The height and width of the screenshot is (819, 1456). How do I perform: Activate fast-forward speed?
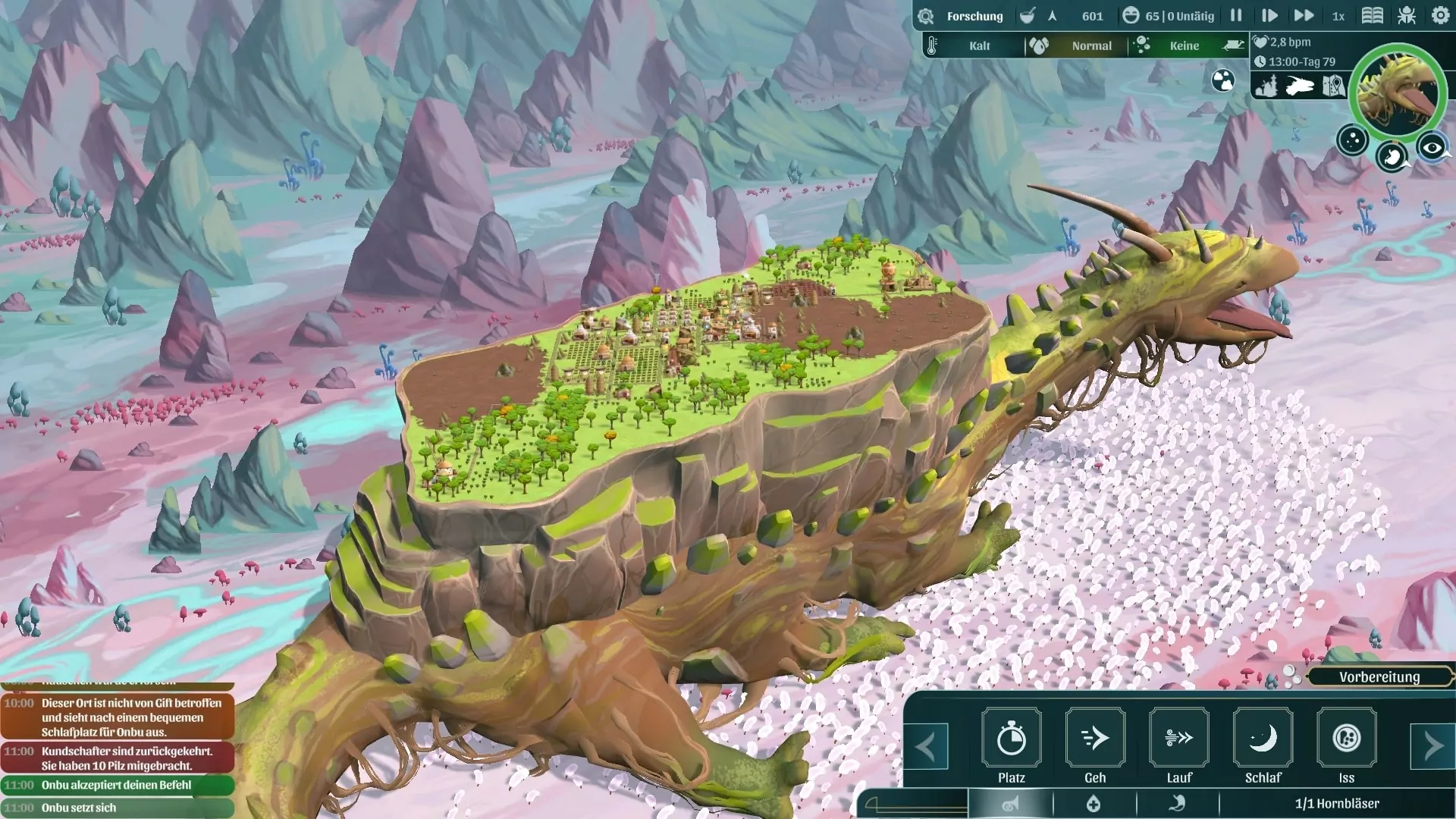(x=1304, y=15)
